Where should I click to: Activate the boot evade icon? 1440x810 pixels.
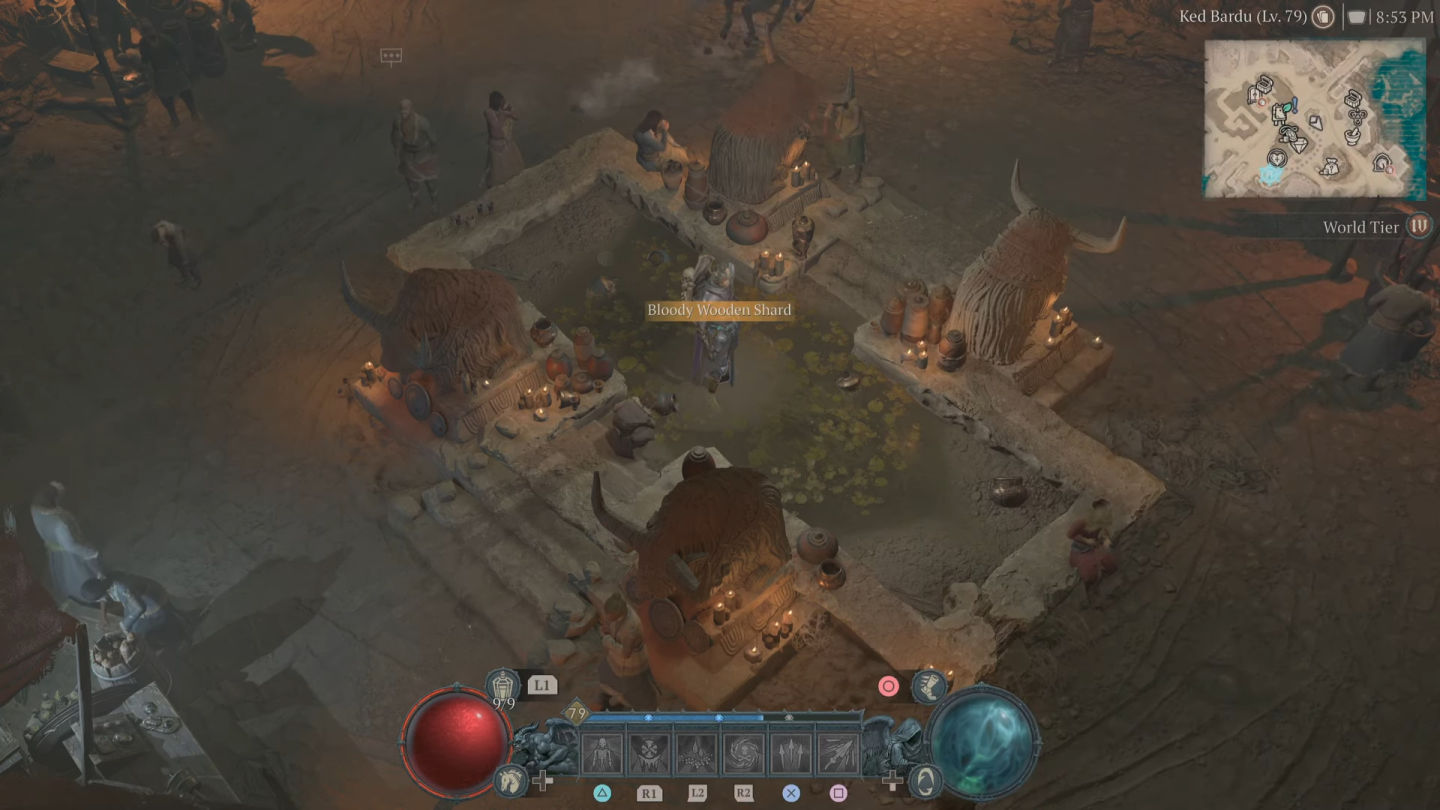point(929,686)
